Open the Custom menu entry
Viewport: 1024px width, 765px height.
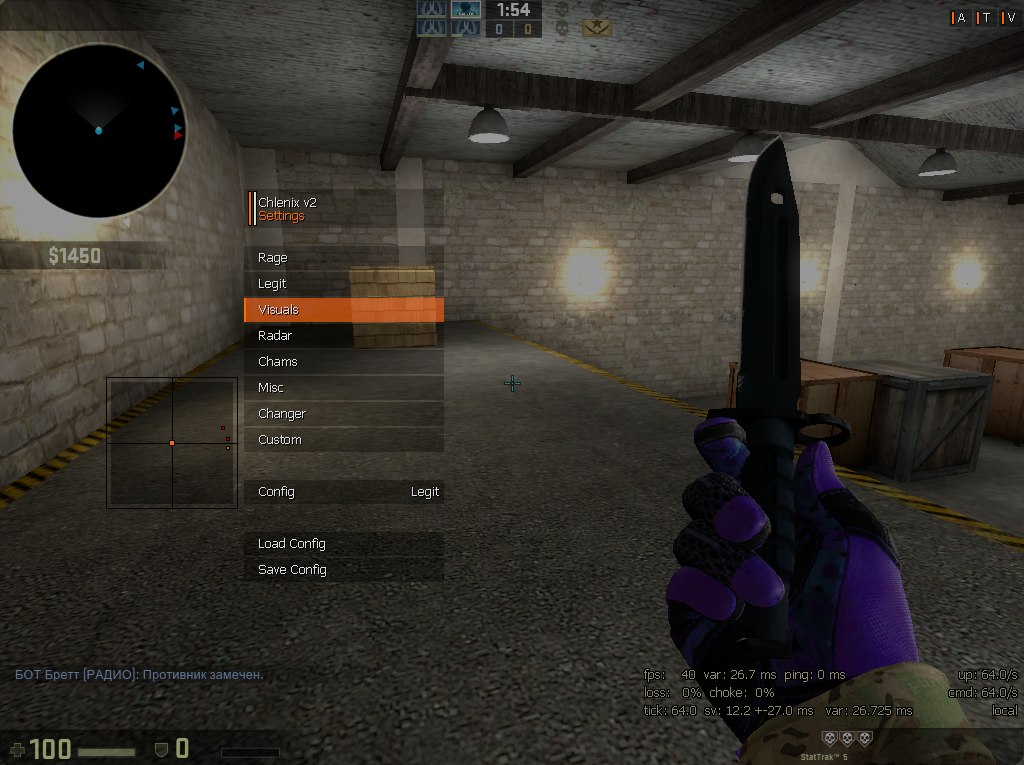(343, 440)
